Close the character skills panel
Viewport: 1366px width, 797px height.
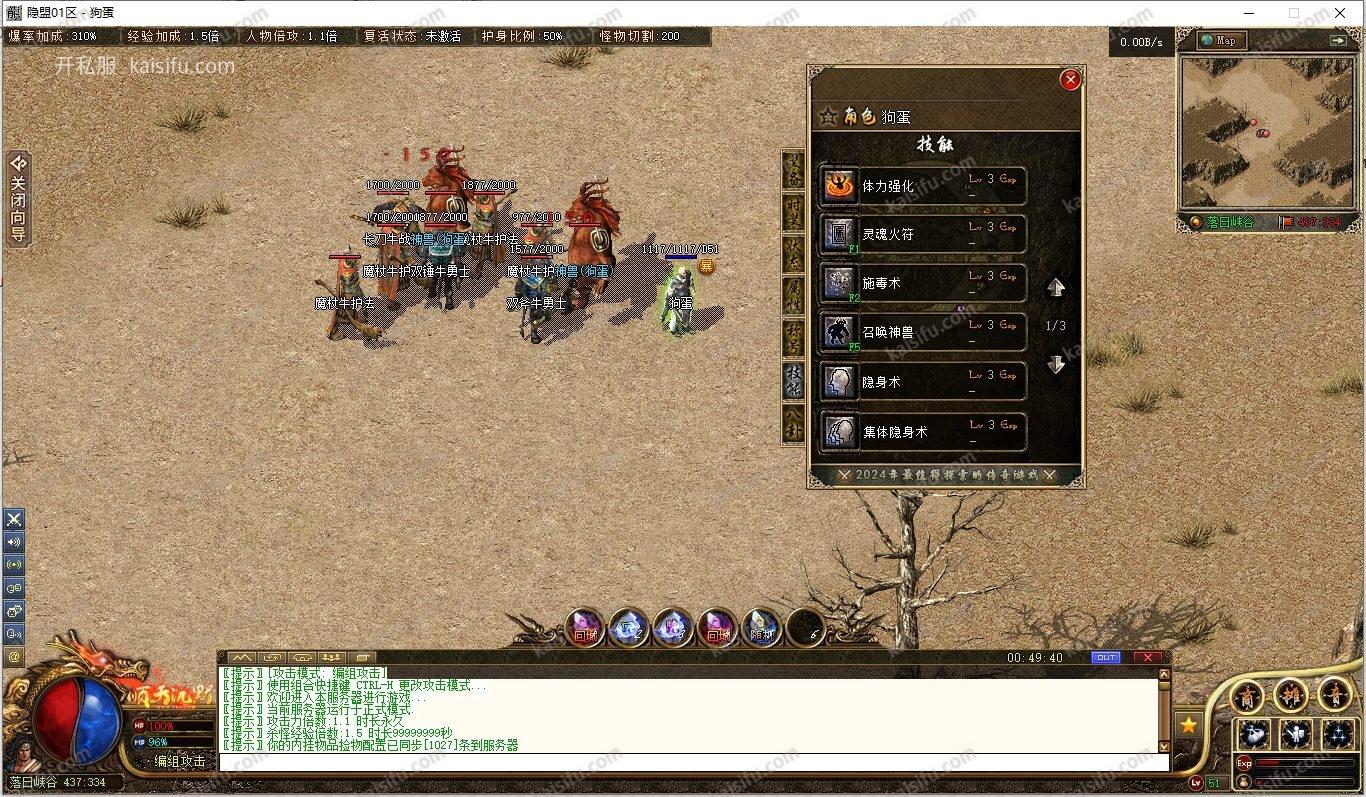pos(1070,80)
